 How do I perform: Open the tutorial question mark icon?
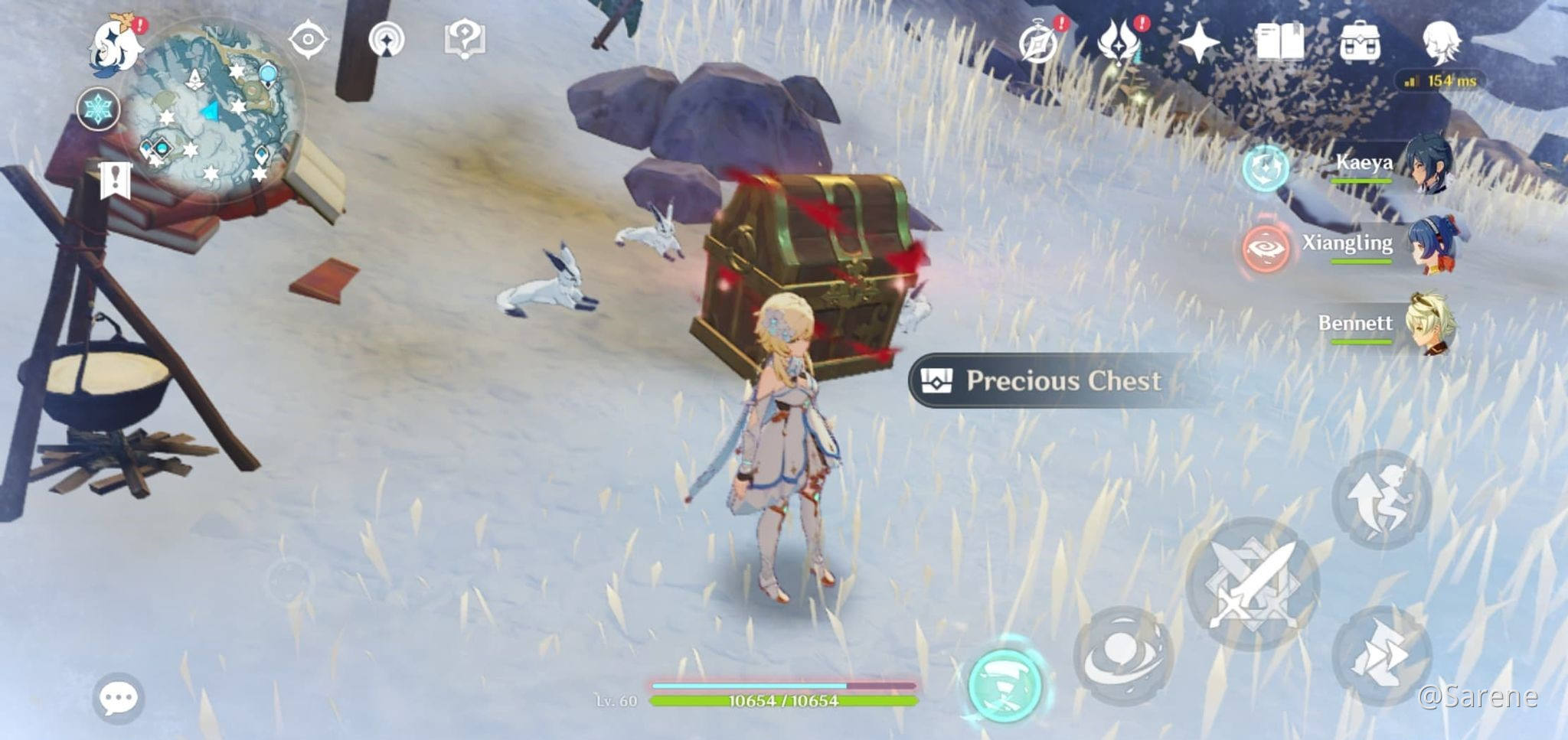tap(464, 39)
